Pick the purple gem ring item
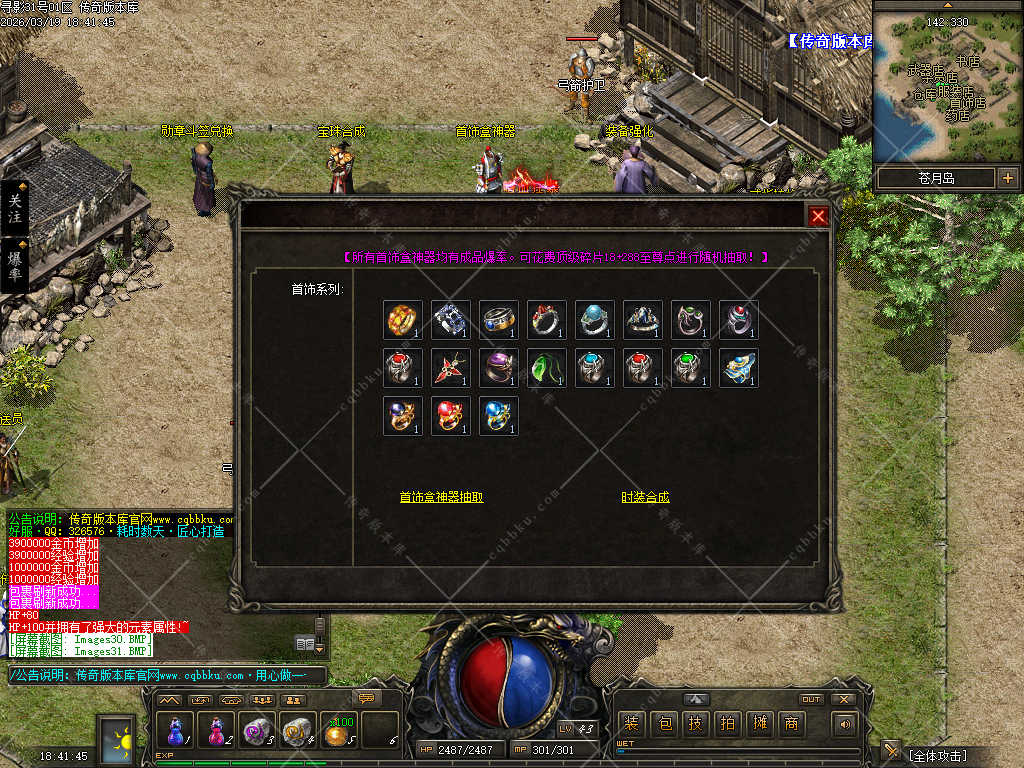The image size is (1024, 768). click(499, 368)
